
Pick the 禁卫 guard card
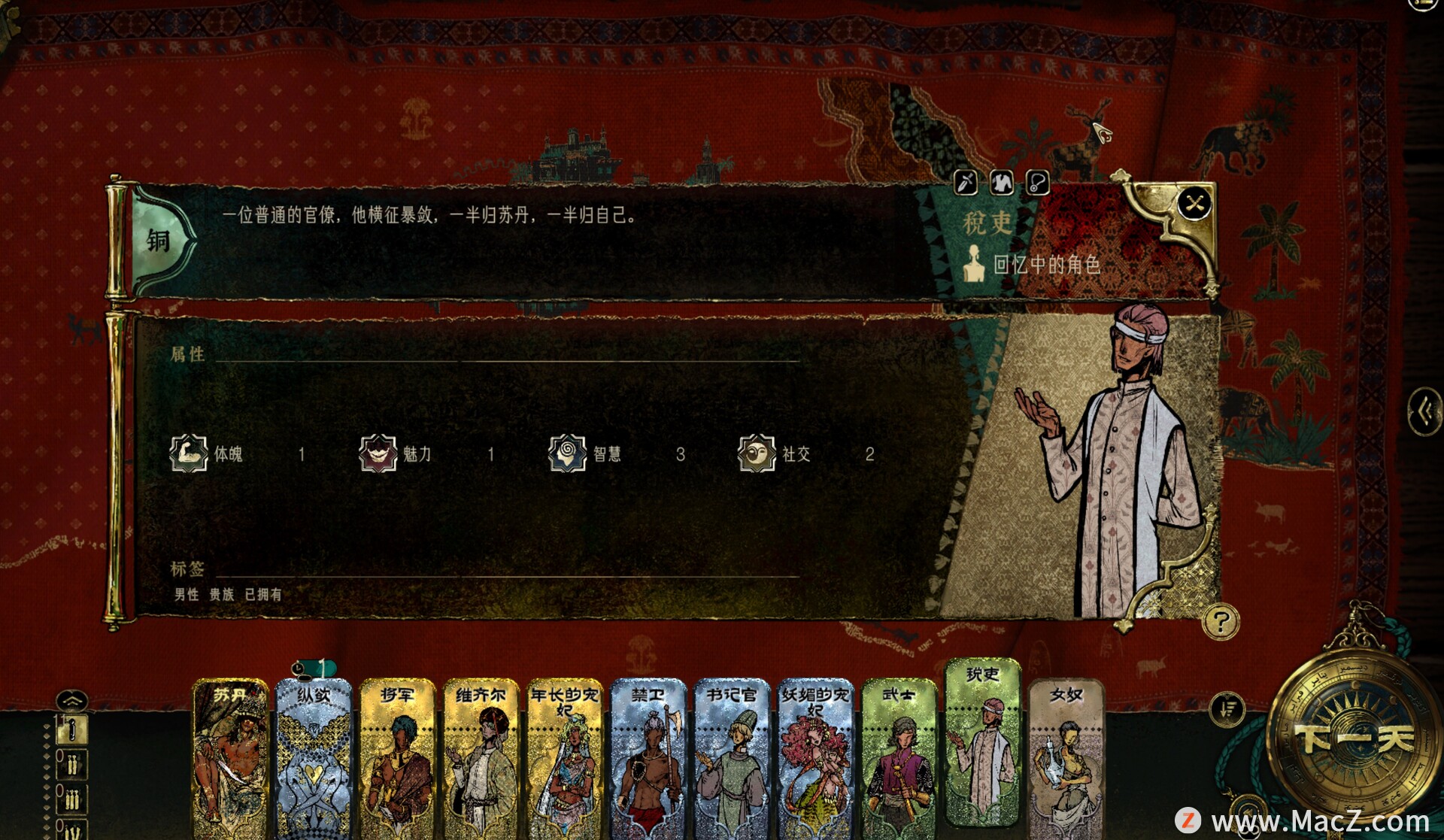(x=648, y=756)
